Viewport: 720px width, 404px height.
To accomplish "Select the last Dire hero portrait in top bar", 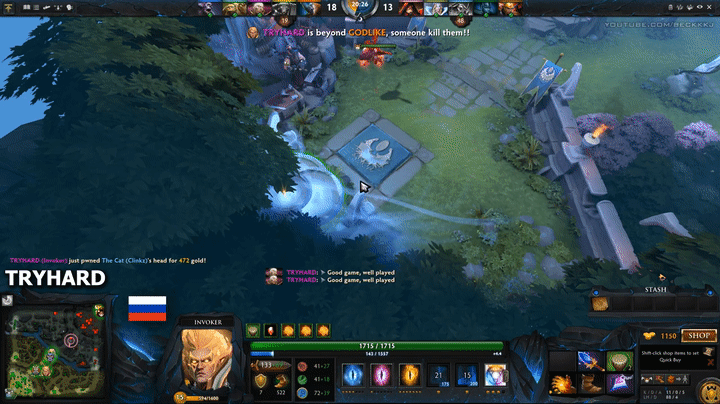I will (x=511, y=8).
